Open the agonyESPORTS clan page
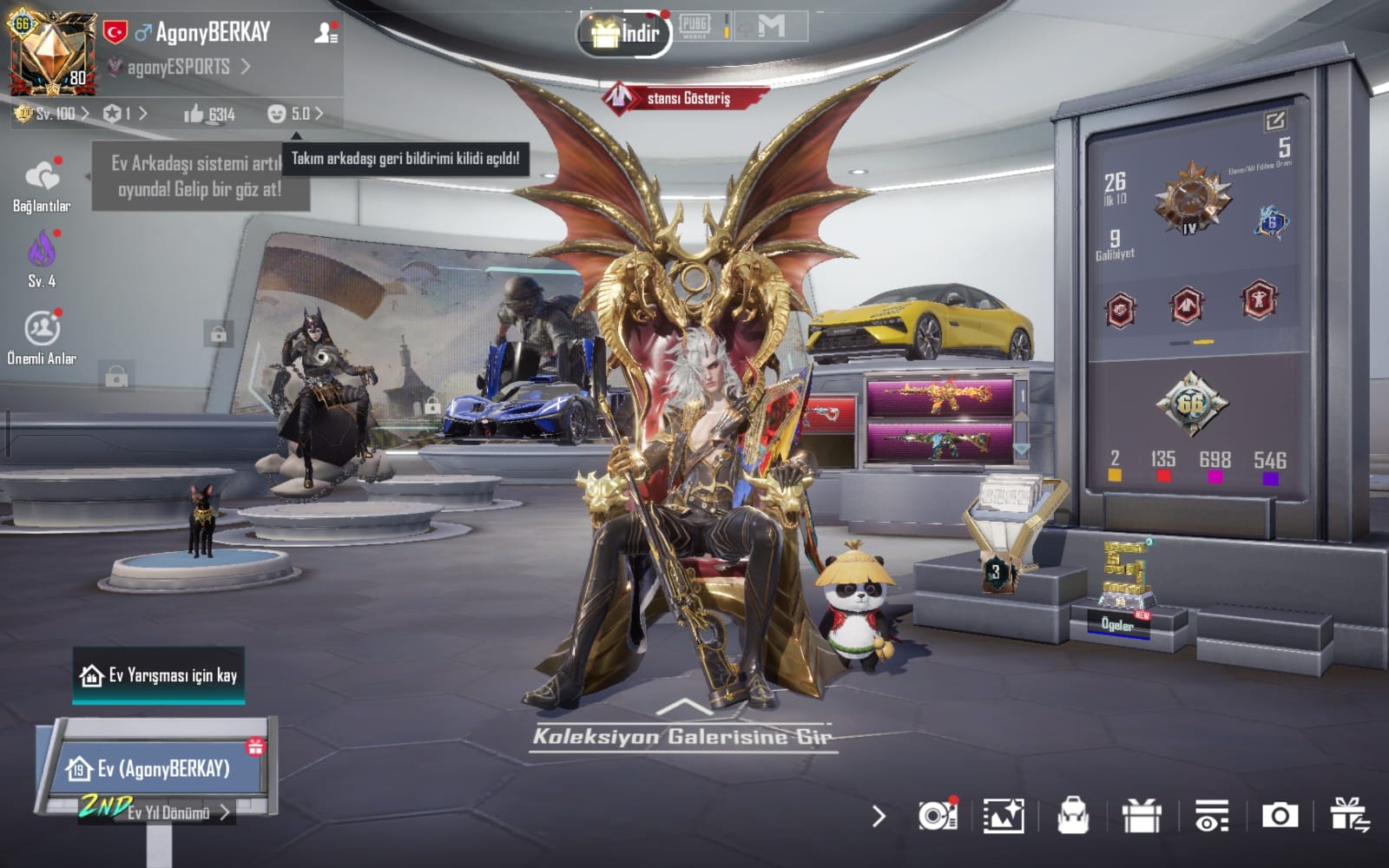The image size is (1389, 868). coord(180,67)
